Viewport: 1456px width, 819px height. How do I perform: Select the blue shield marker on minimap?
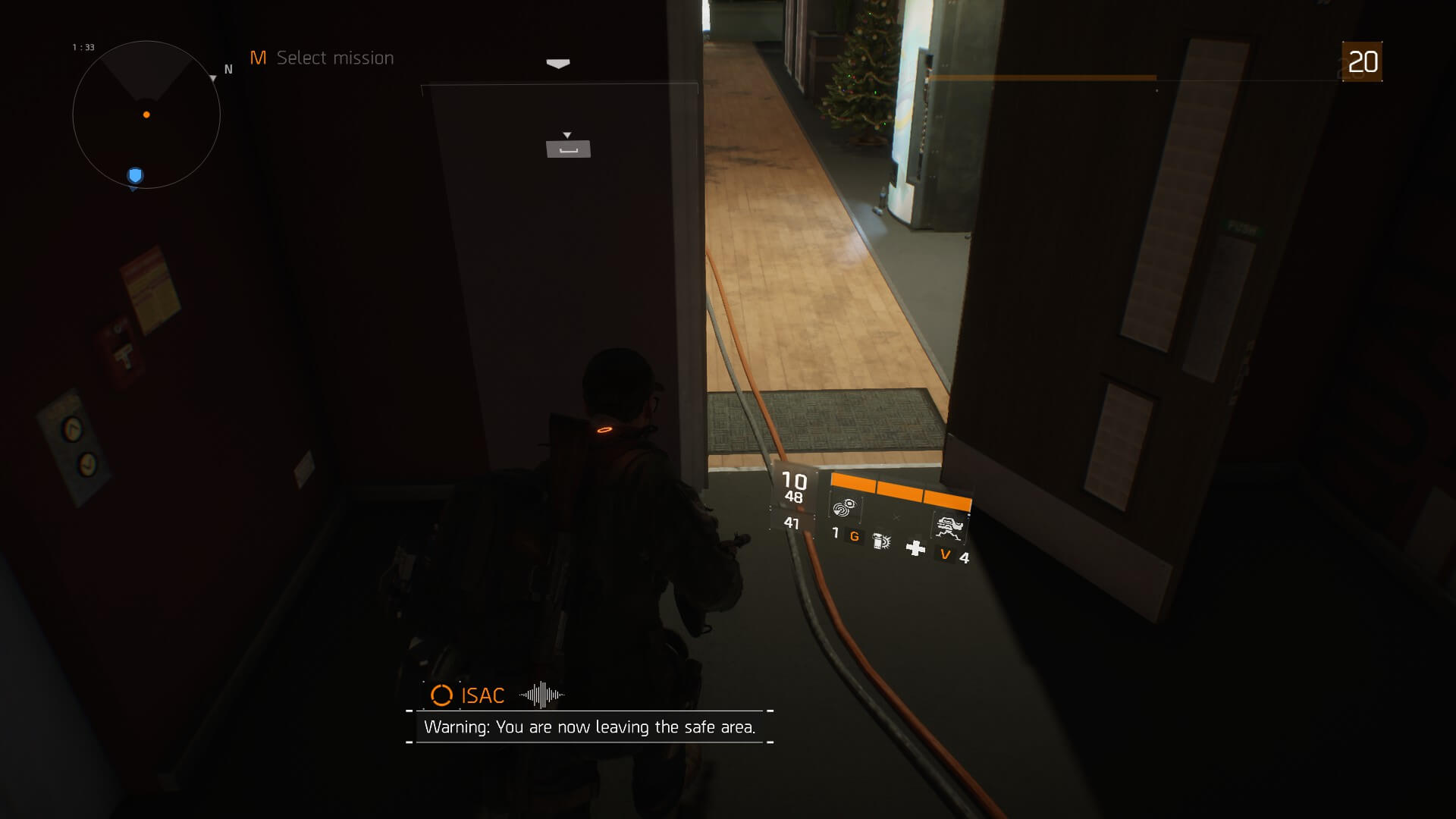[x=135, y=176]
